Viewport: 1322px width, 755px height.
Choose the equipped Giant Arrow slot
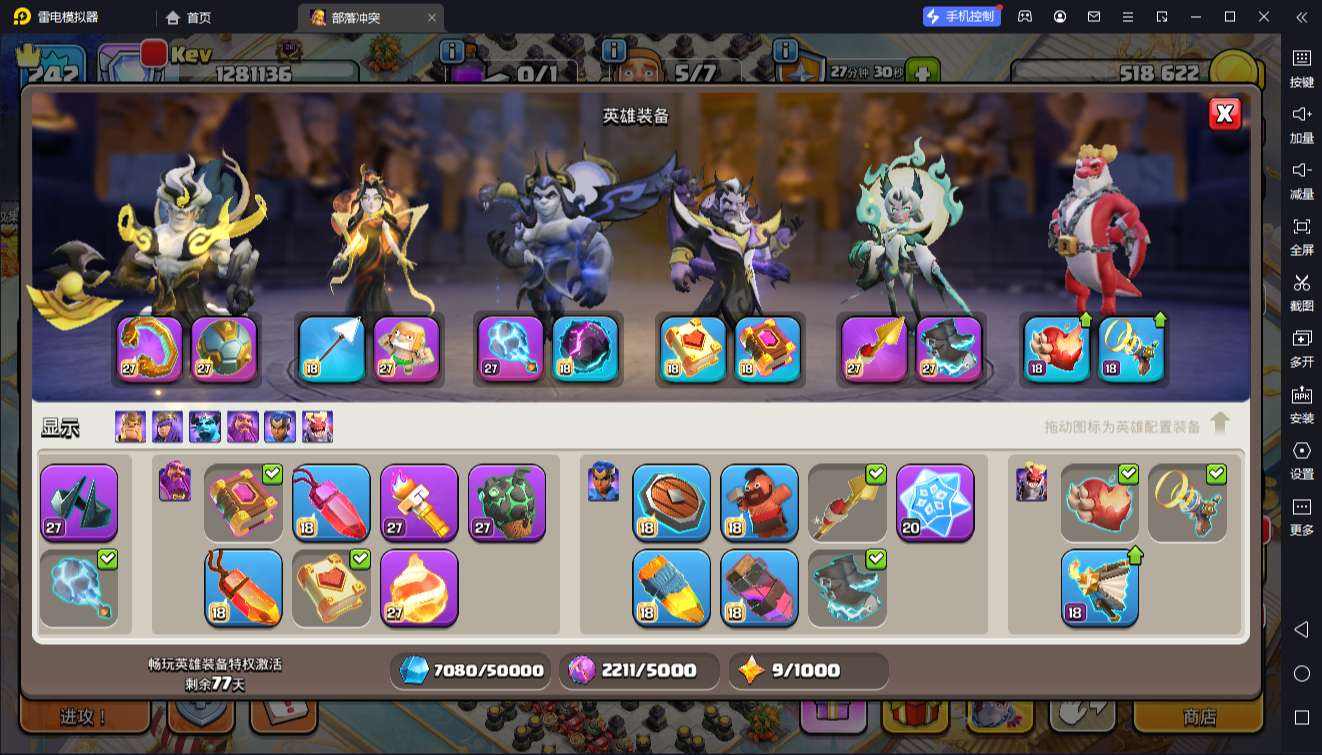pyautogui.click(x=332, y=349)
